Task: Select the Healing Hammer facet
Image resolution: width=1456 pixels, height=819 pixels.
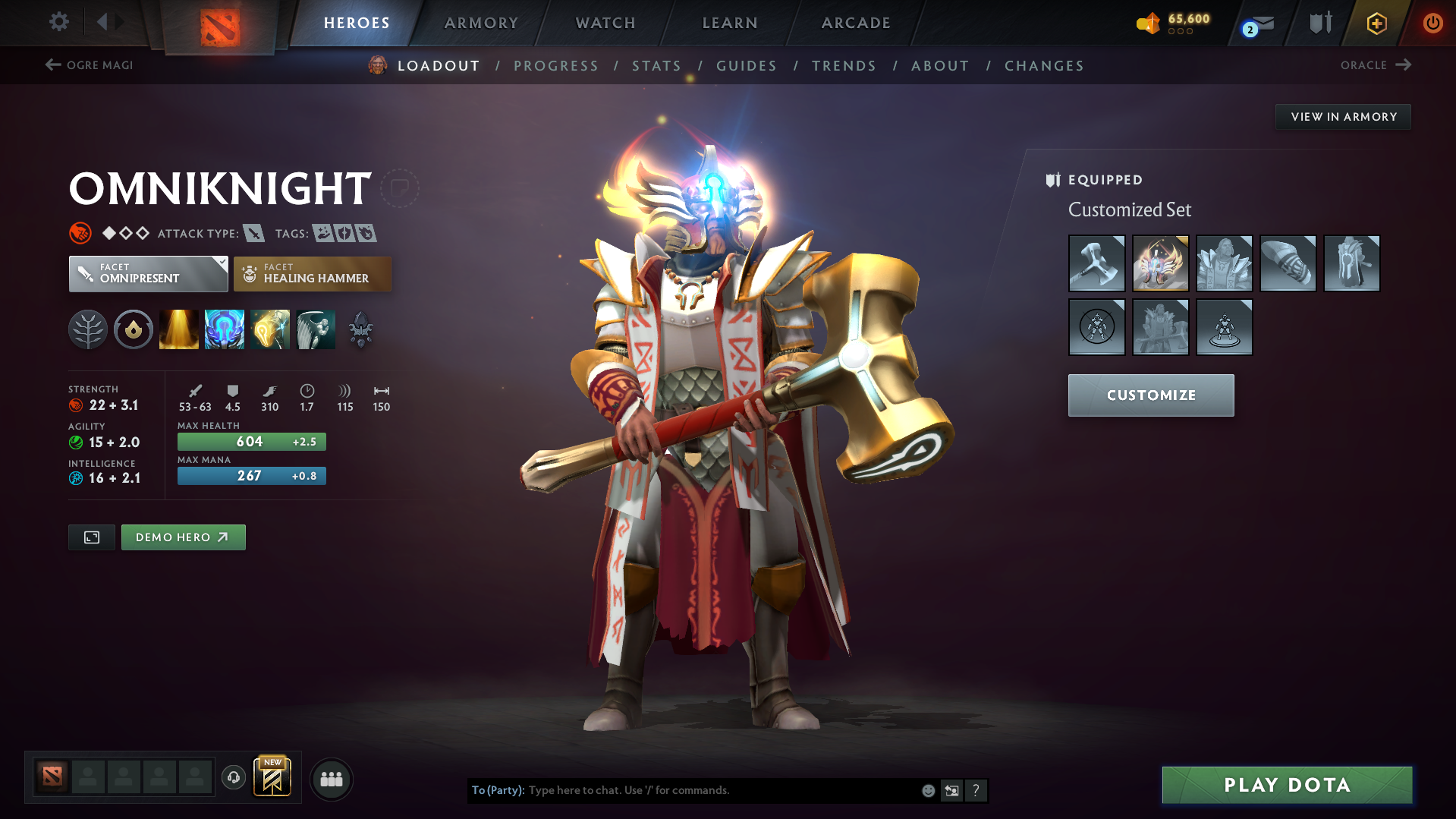Action: tap(312, 273)
